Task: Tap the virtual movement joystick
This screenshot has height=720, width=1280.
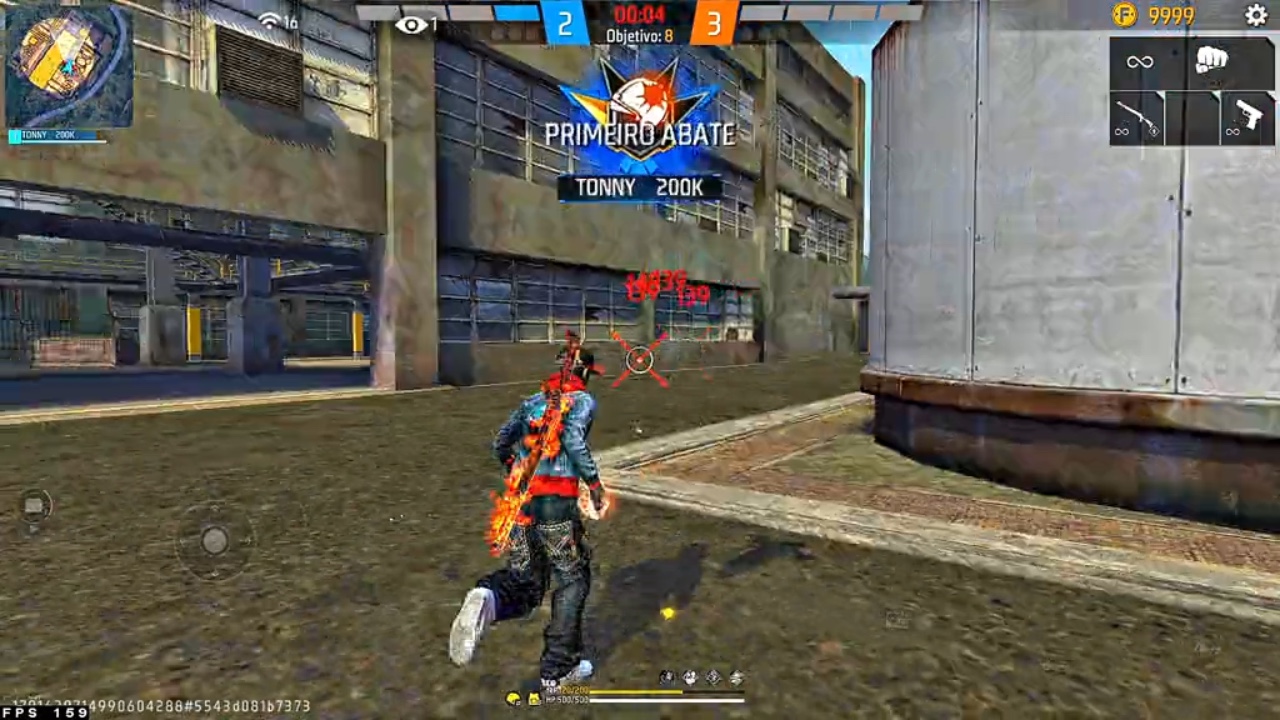Action: pyautogui.click(x=214, y=541)
